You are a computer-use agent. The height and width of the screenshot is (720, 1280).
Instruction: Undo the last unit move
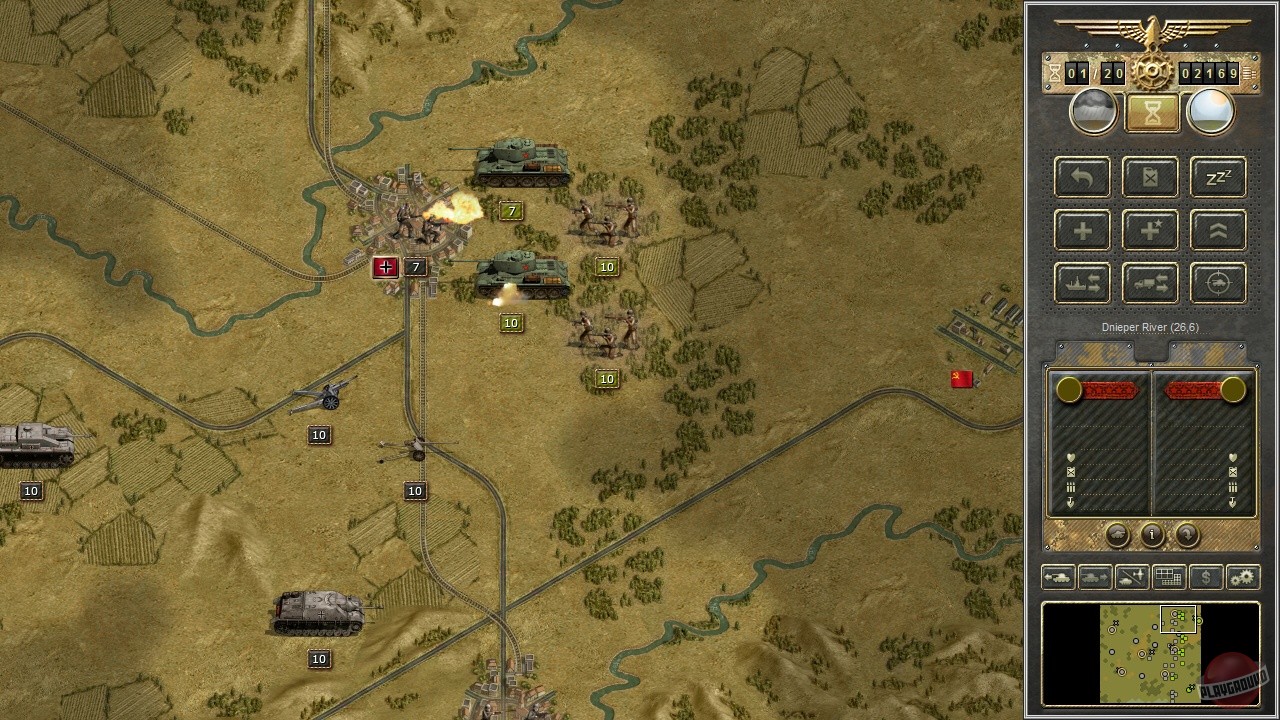click(x=1081, y=177)
